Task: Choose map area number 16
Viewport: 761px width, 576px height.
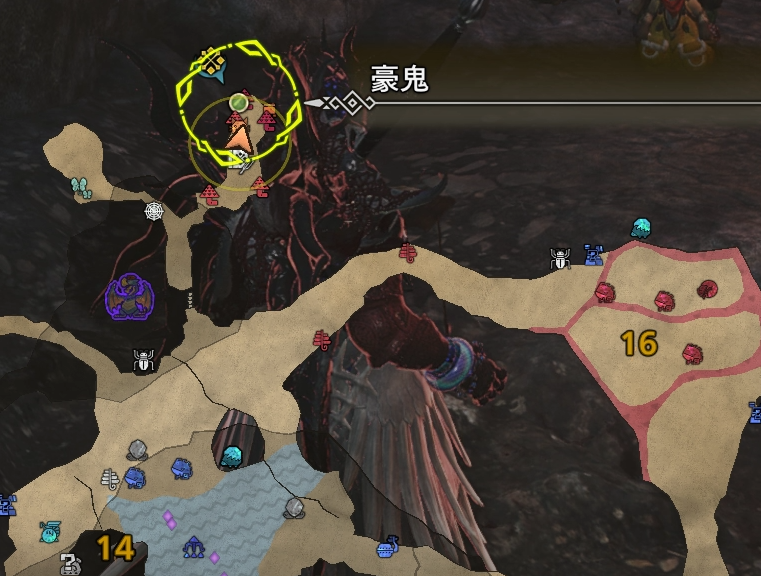Action: (x=638, y=344)
